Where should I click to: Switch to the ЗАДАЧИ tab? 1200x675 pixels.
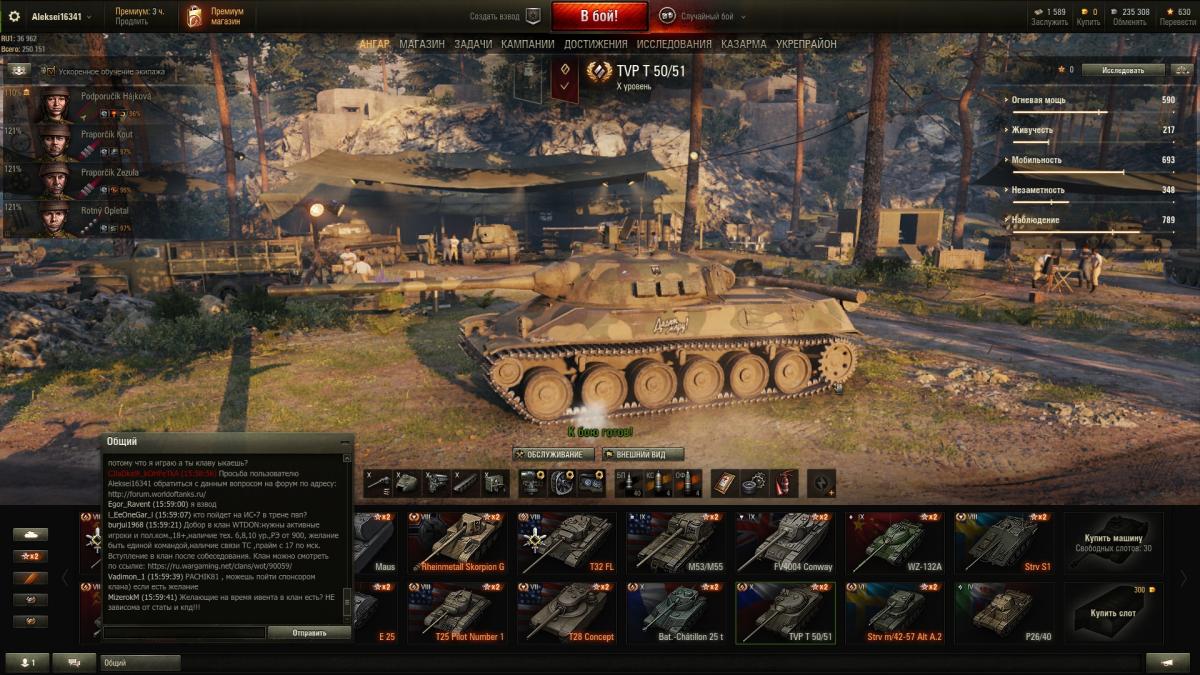473,44
